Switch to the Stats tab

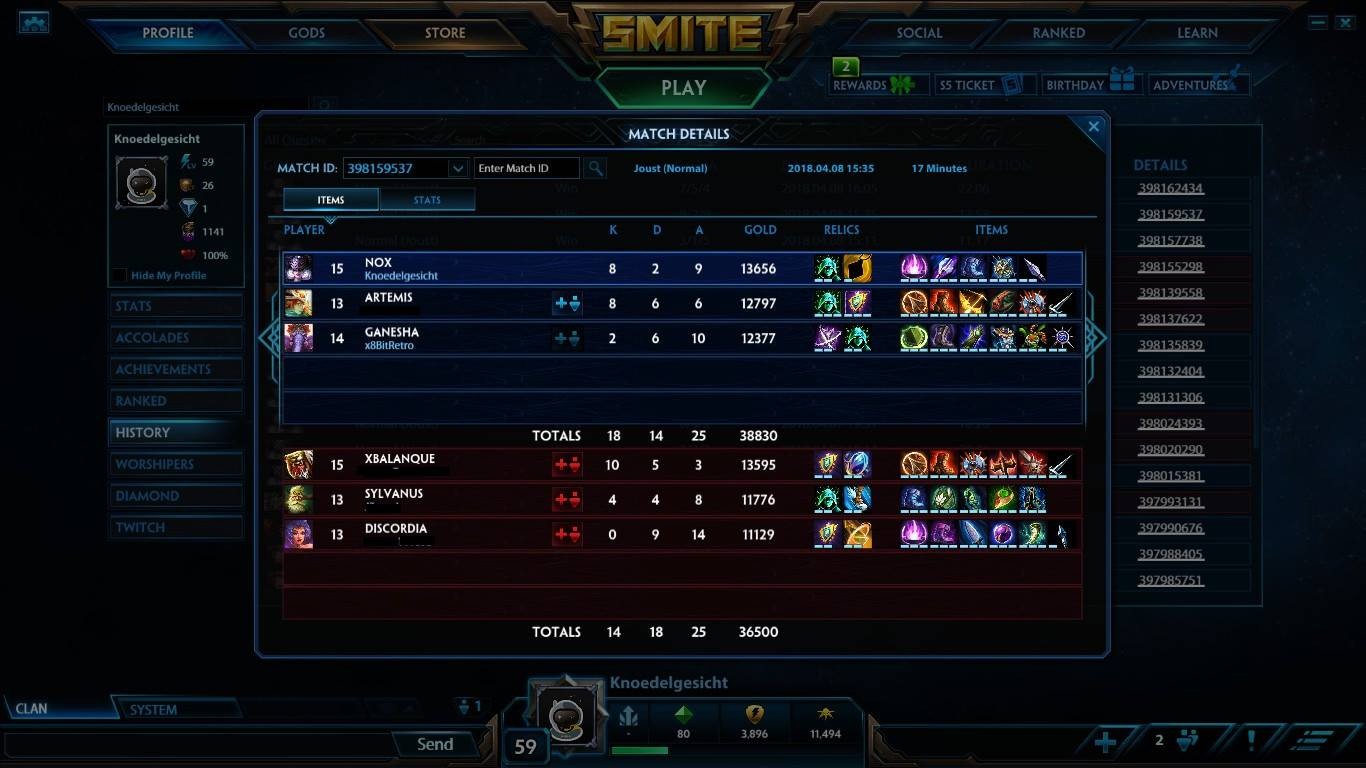pos(427,200)
